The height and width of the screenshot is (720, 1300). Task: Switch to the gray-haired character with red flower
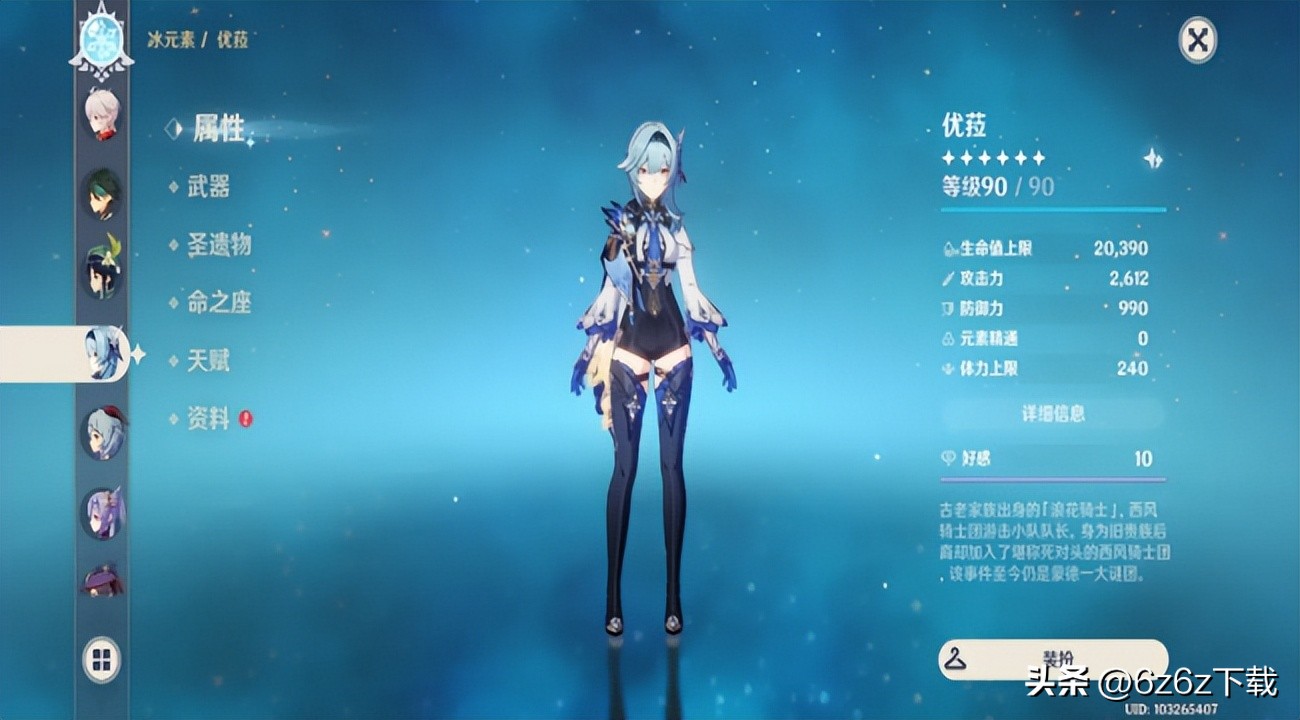[x=102, y=433]
